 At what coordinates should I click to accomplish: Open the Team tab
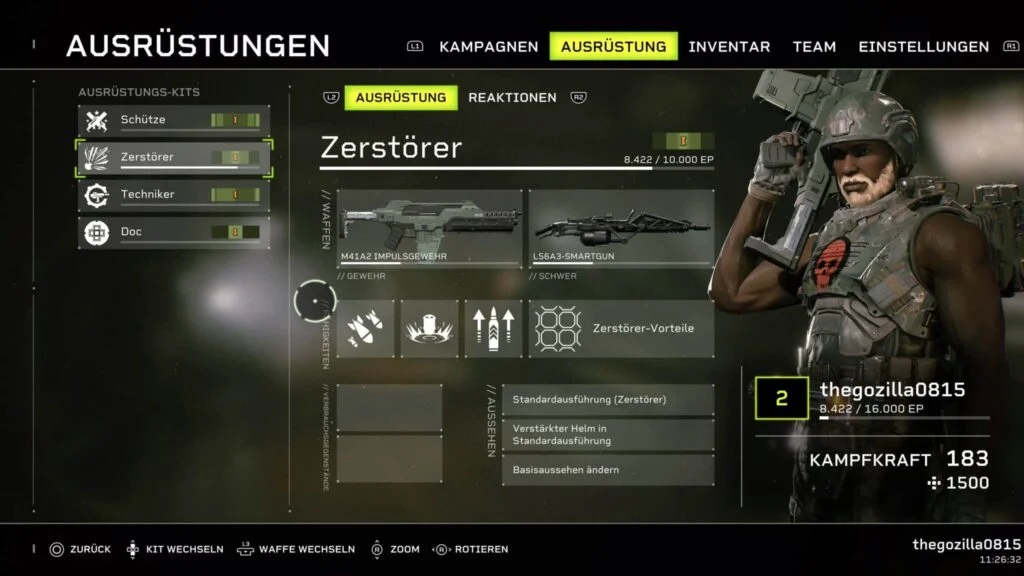(814, 46)
